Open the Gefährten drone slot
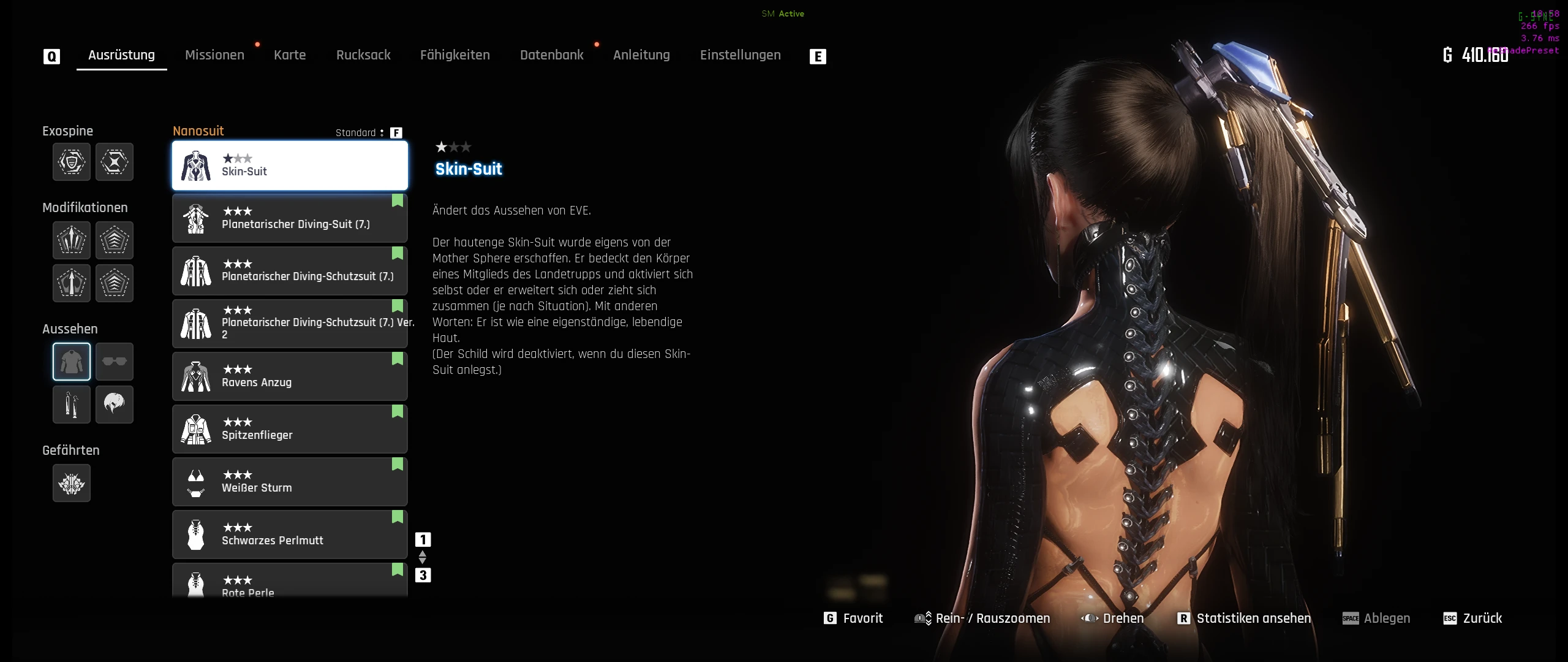The height and width of the screenshot is (662, 1568). tap(72, 484)
